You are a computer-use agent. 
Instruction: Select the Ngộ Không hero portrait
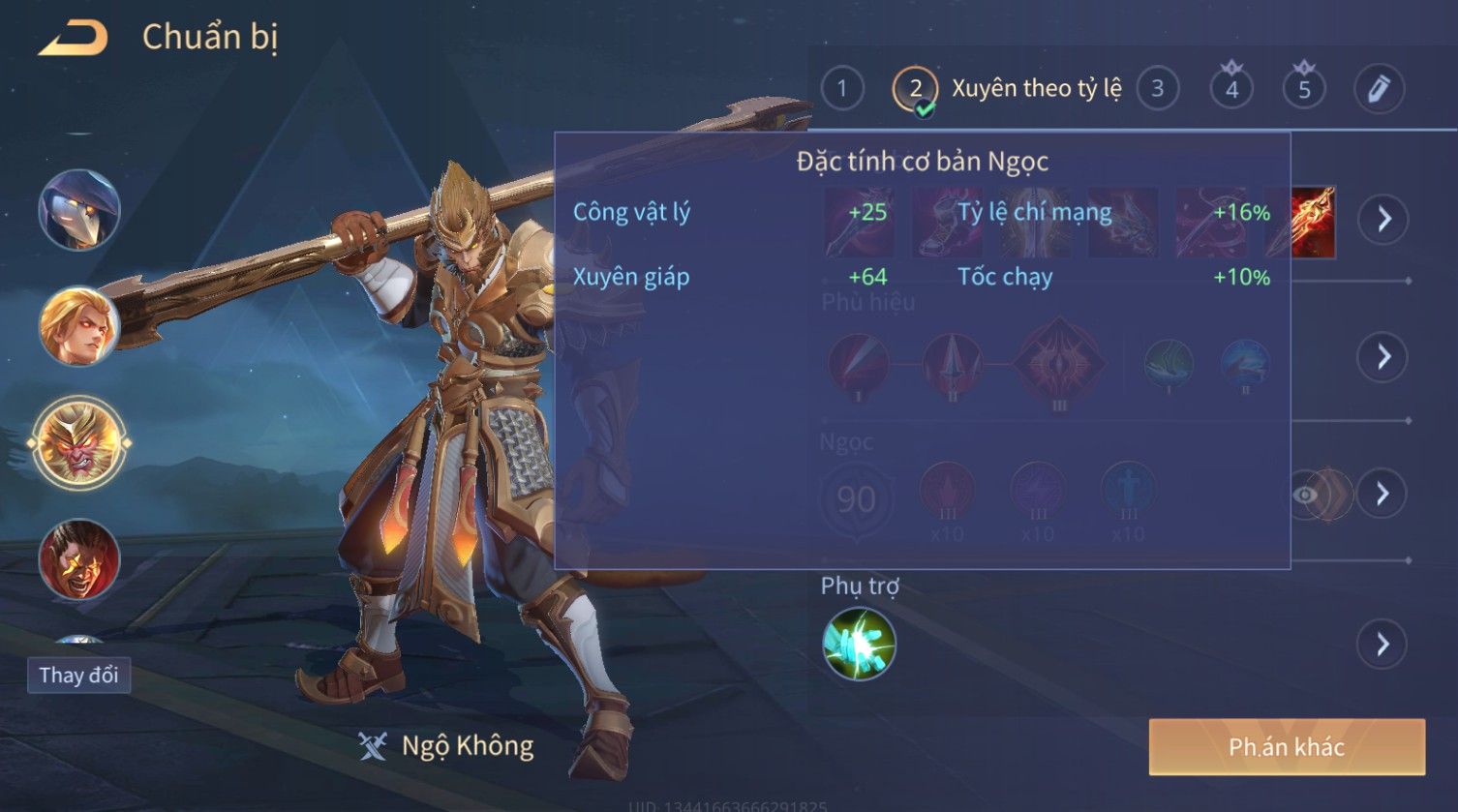point(79,443)
